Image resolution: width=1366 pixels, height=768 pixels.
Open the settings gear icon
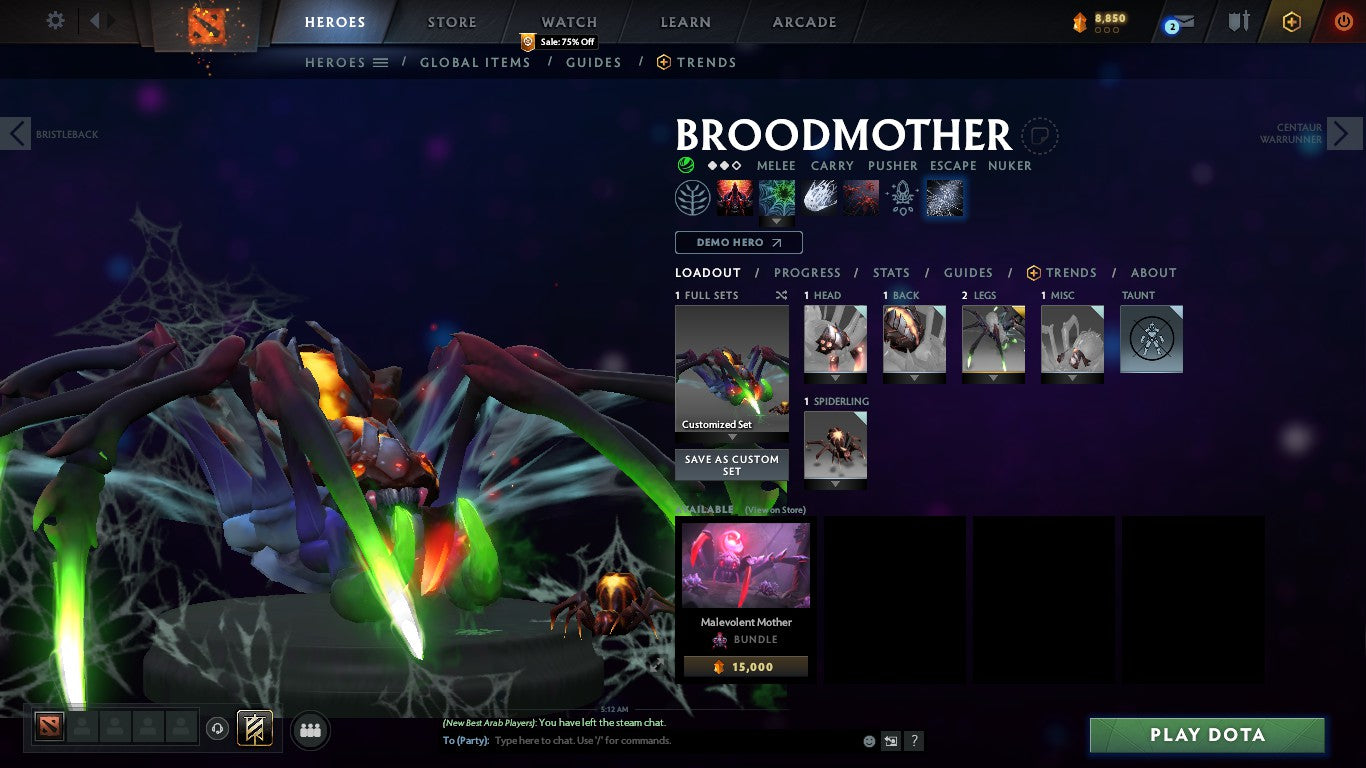coord(54,19)
